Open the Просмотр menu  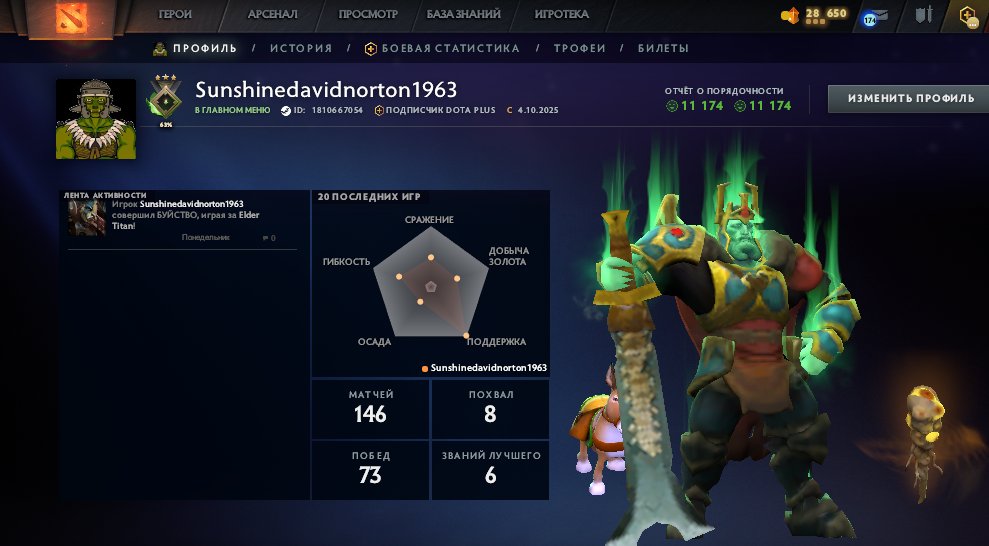coord(368,15)
